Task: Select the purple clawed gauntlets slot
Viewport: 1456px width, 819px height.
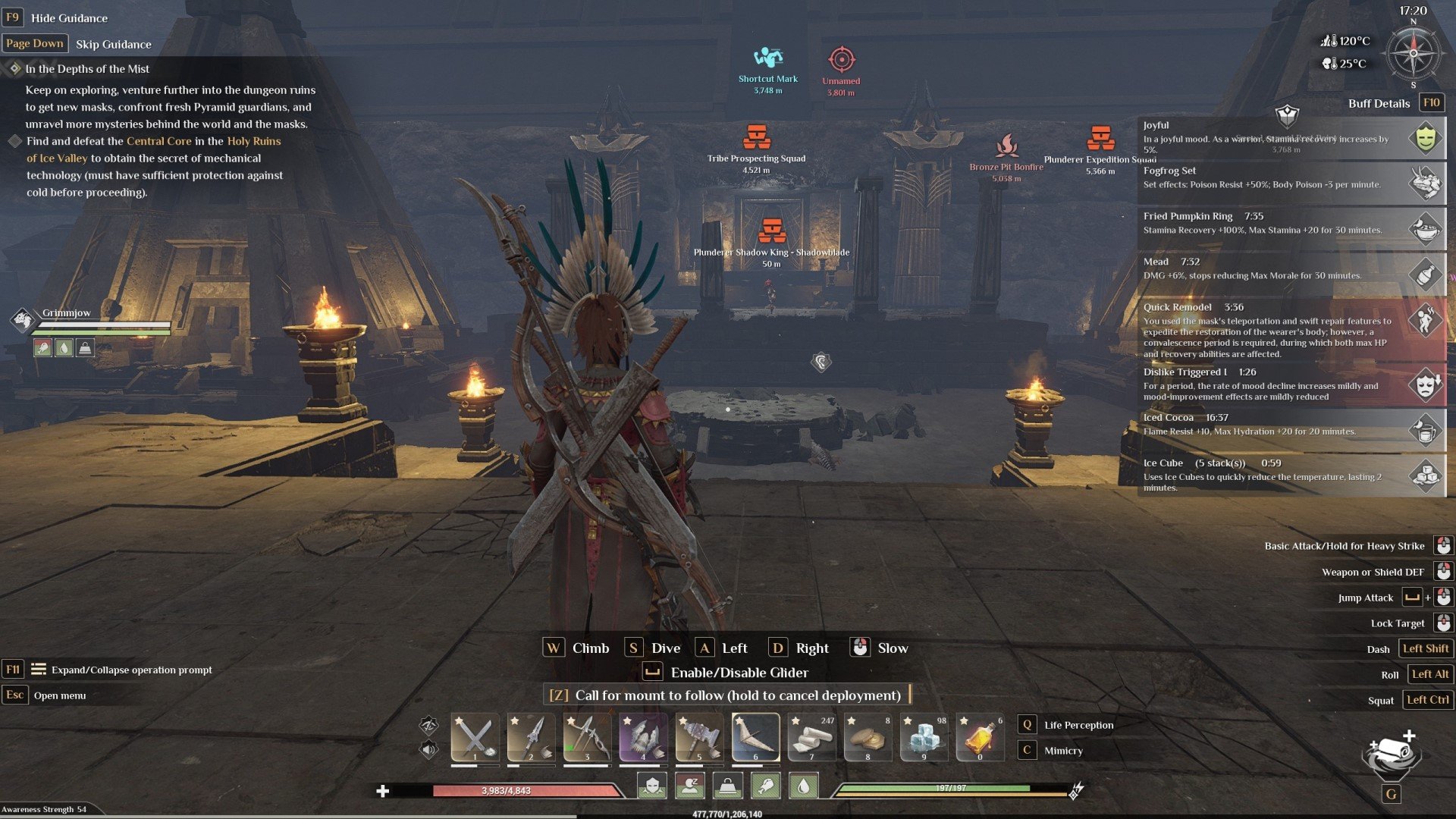Action: pos(643,737)
